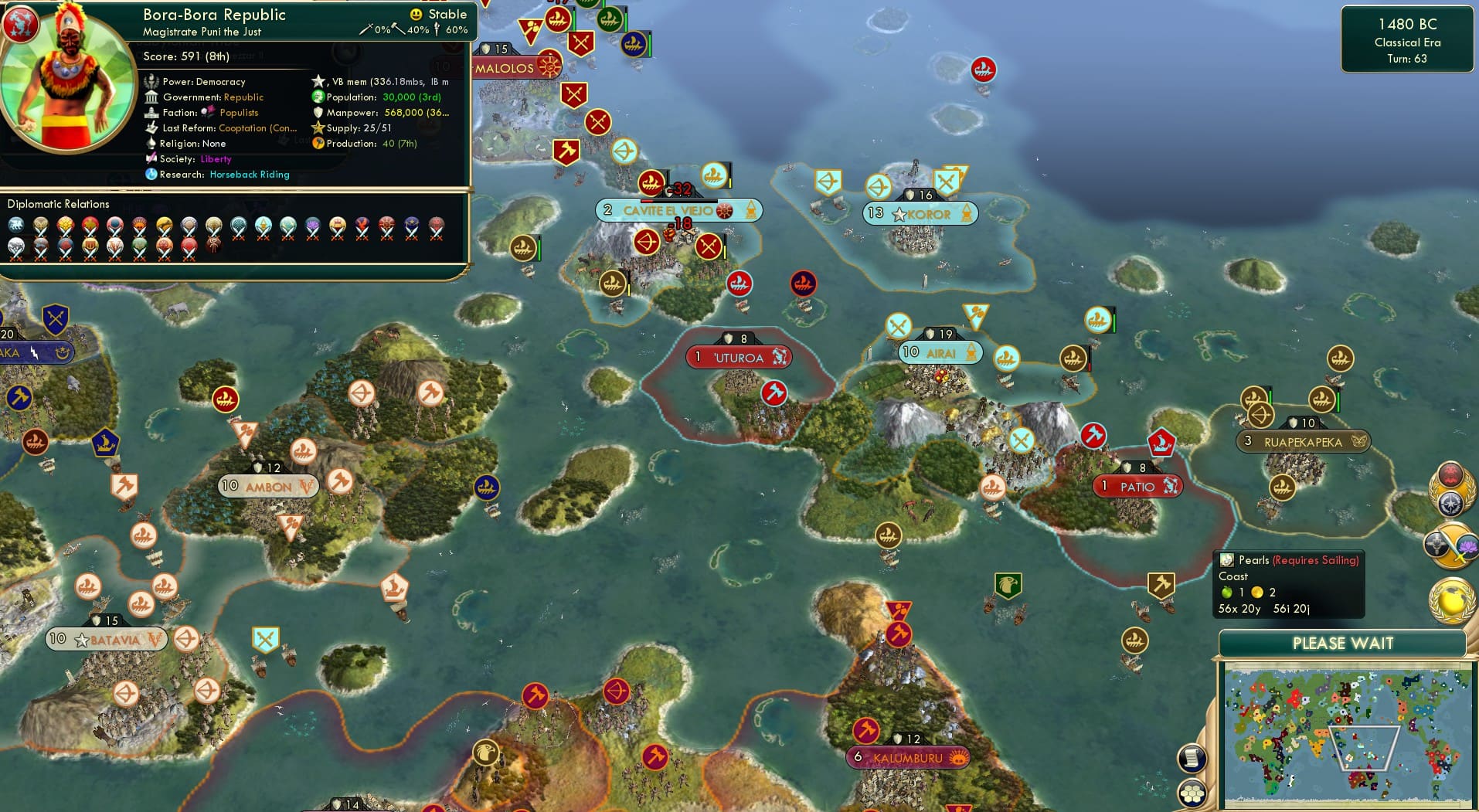Screen dimensions: 1479x812
Task: Open the Horseback Riding research entry
Action: coord(249,175)
